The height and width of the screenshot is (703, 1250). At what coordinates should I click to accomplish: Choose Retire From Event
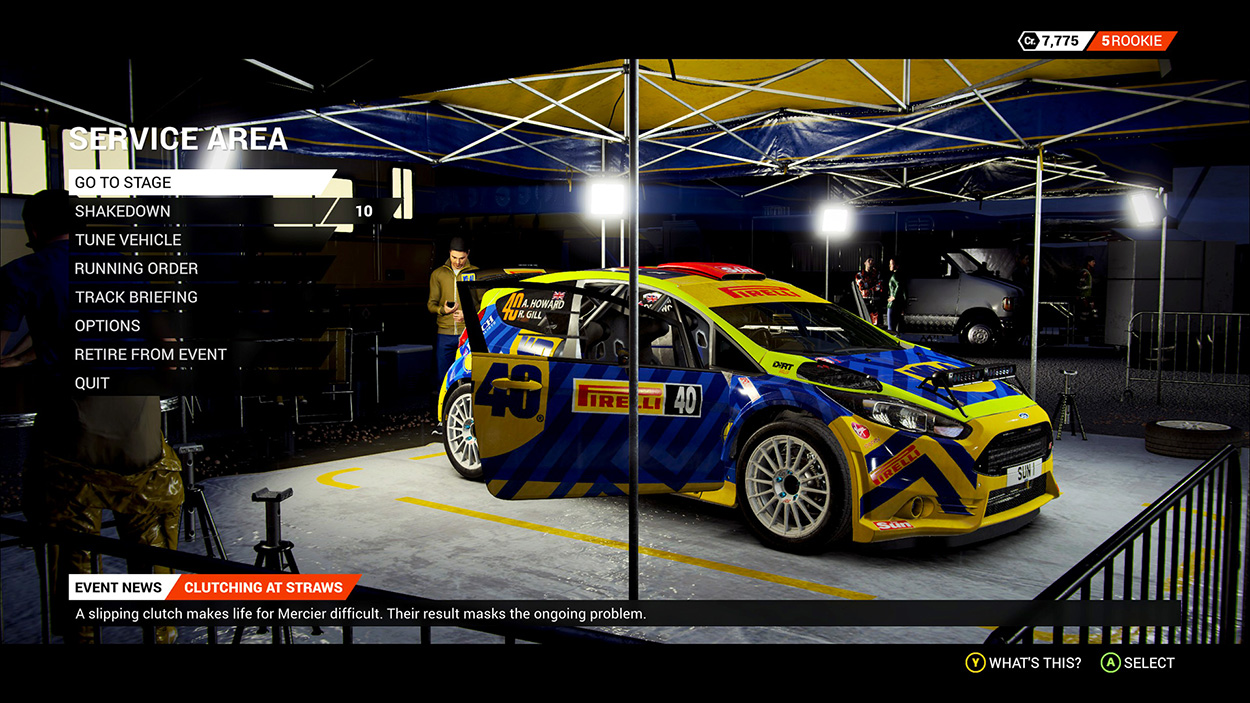[x=150, y=355]
